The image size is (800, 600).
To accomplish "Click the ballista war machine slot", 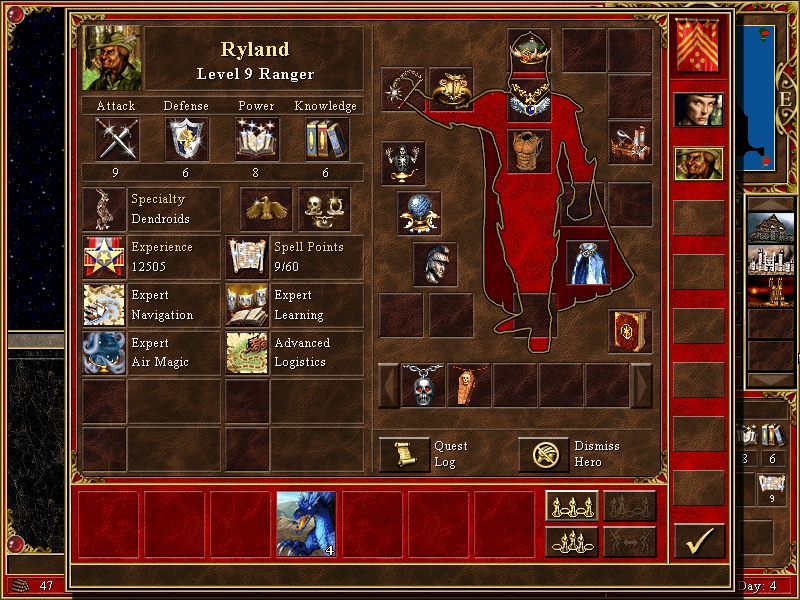I will (630, 142).
